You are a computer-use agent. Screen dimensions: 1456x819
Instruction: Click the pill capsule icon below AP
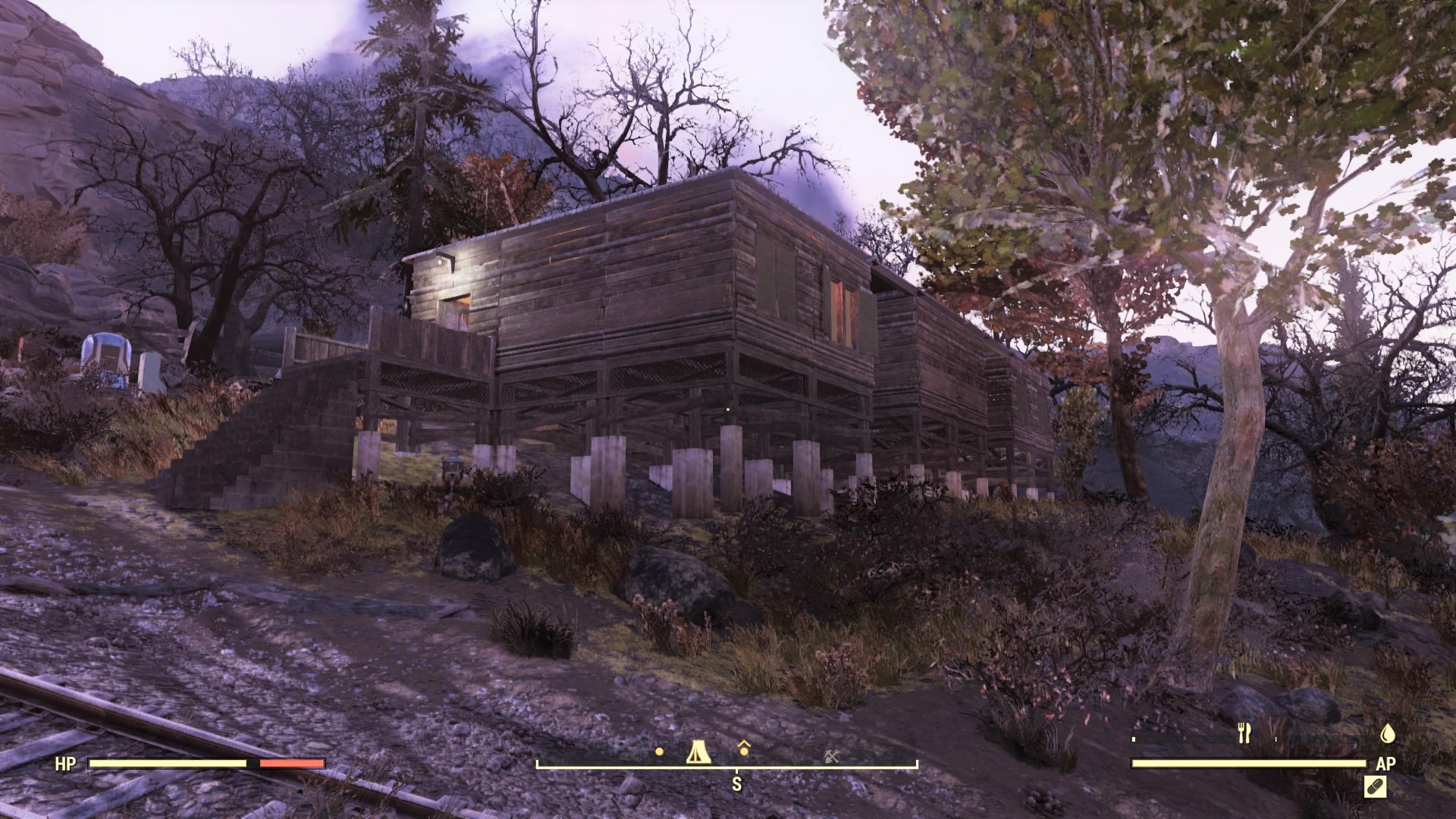[1376, 787]
